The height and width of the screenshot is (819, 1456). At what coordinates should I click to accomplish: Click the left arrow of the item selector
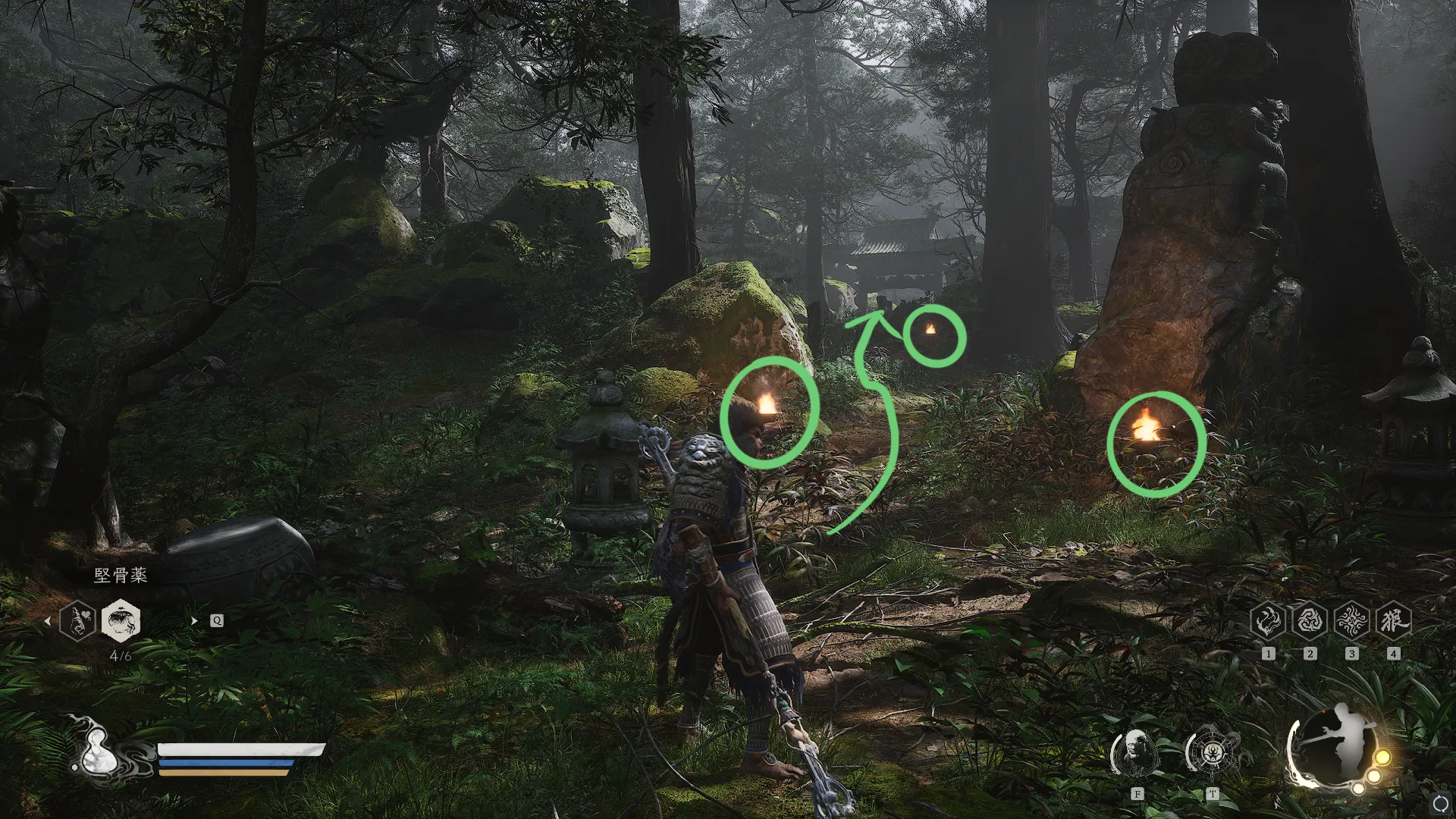[47, 621]
